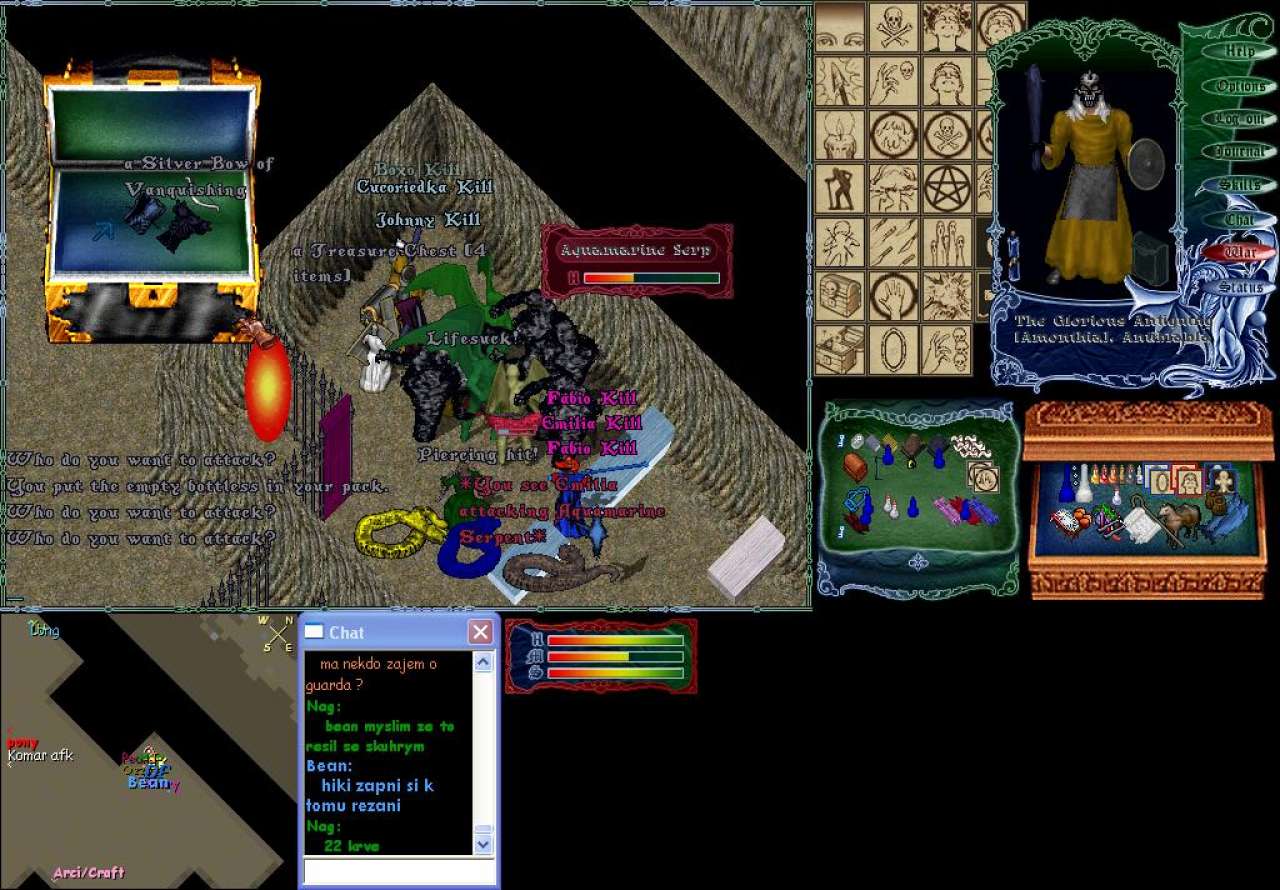Toggle the red War mode button
1280x890 pixels.
pyautogui.click(x=1239, y=252)
